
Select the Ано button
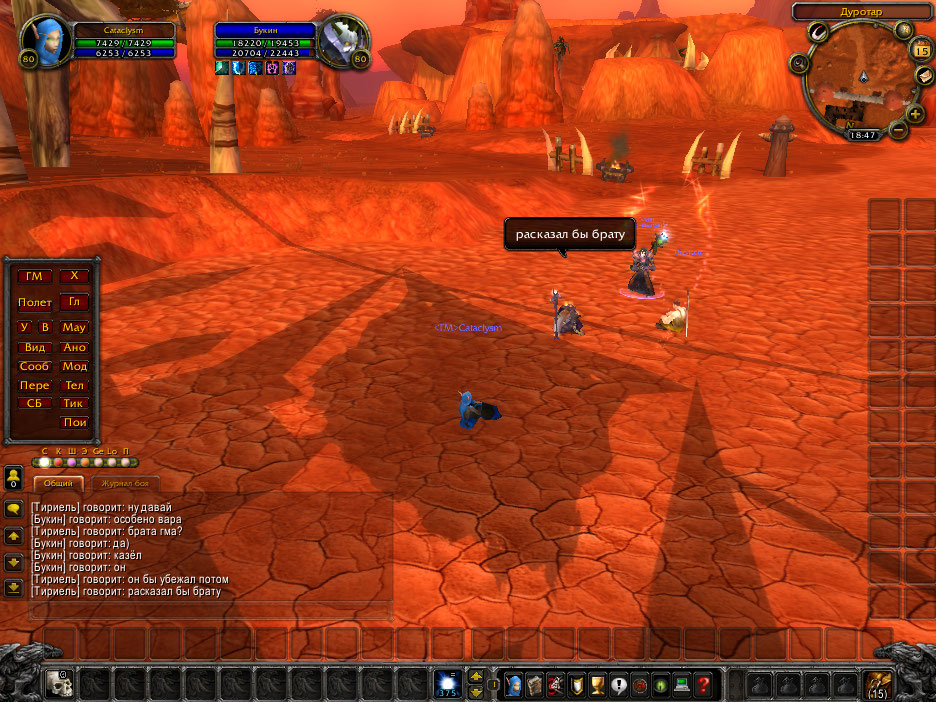coord(74,347)
